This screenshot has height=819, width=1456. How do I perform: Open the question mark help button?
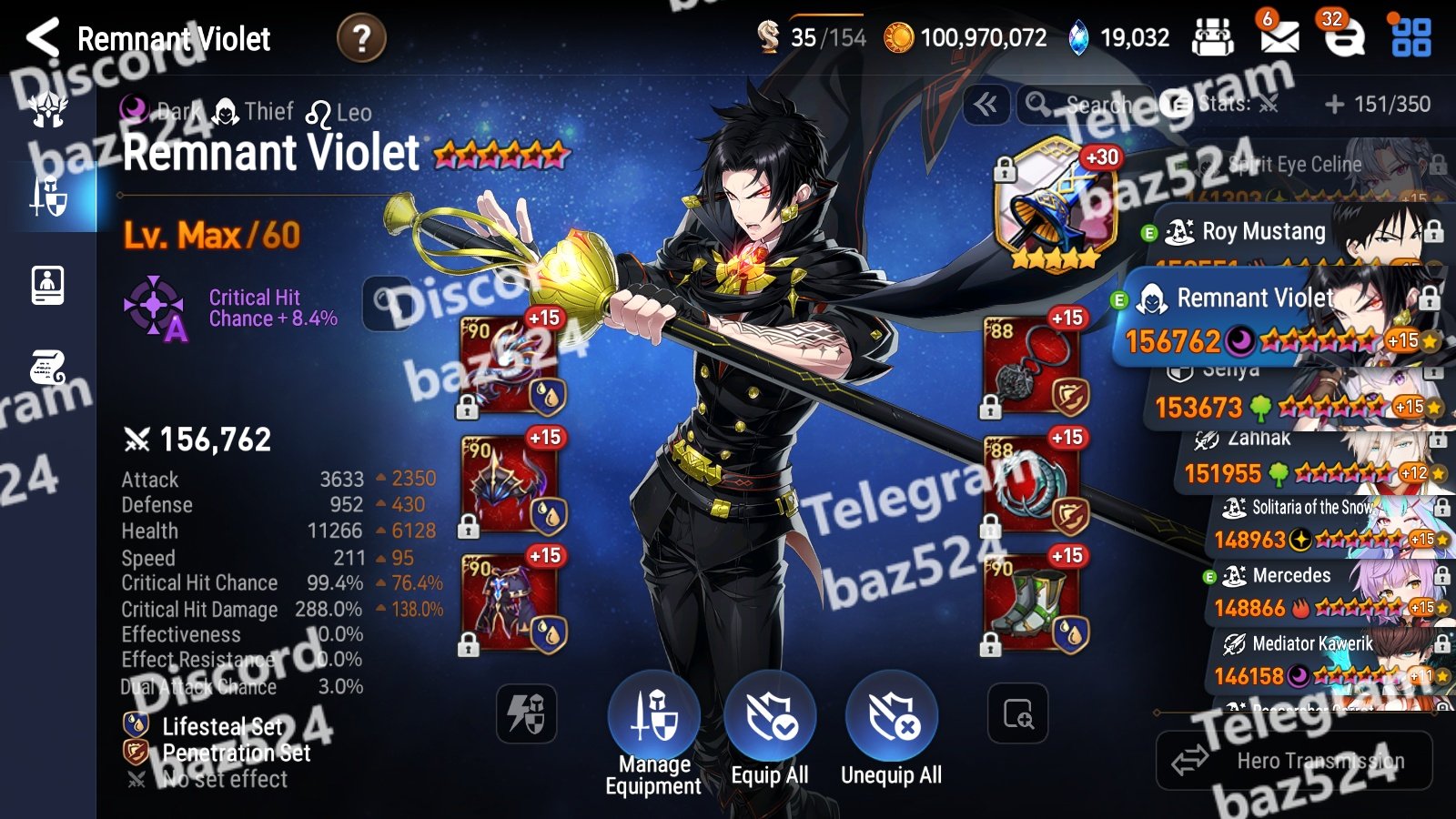click(x=361, y=39)
